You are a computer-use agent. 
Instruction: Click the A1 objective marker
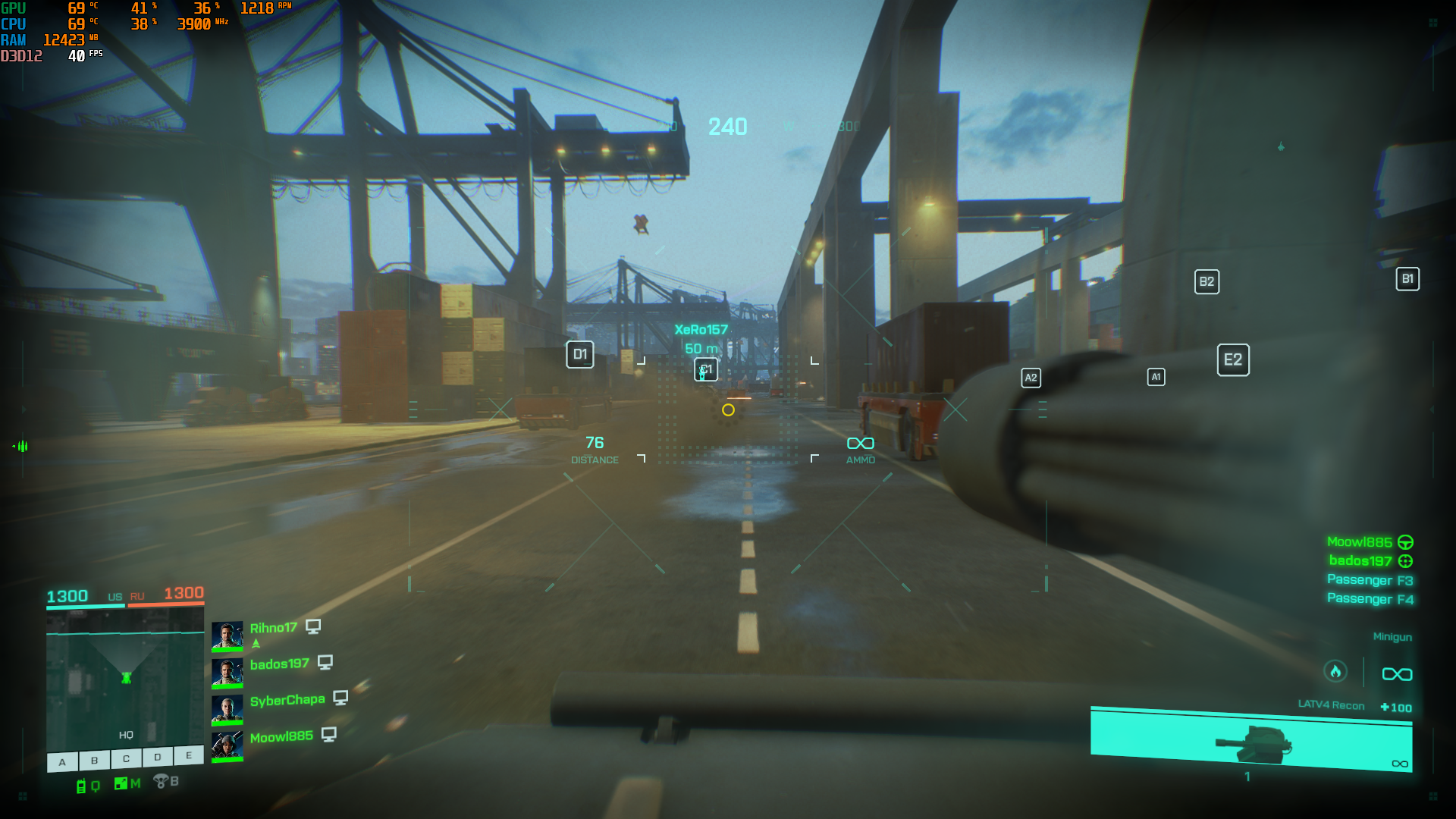(x=1156, y=377)
